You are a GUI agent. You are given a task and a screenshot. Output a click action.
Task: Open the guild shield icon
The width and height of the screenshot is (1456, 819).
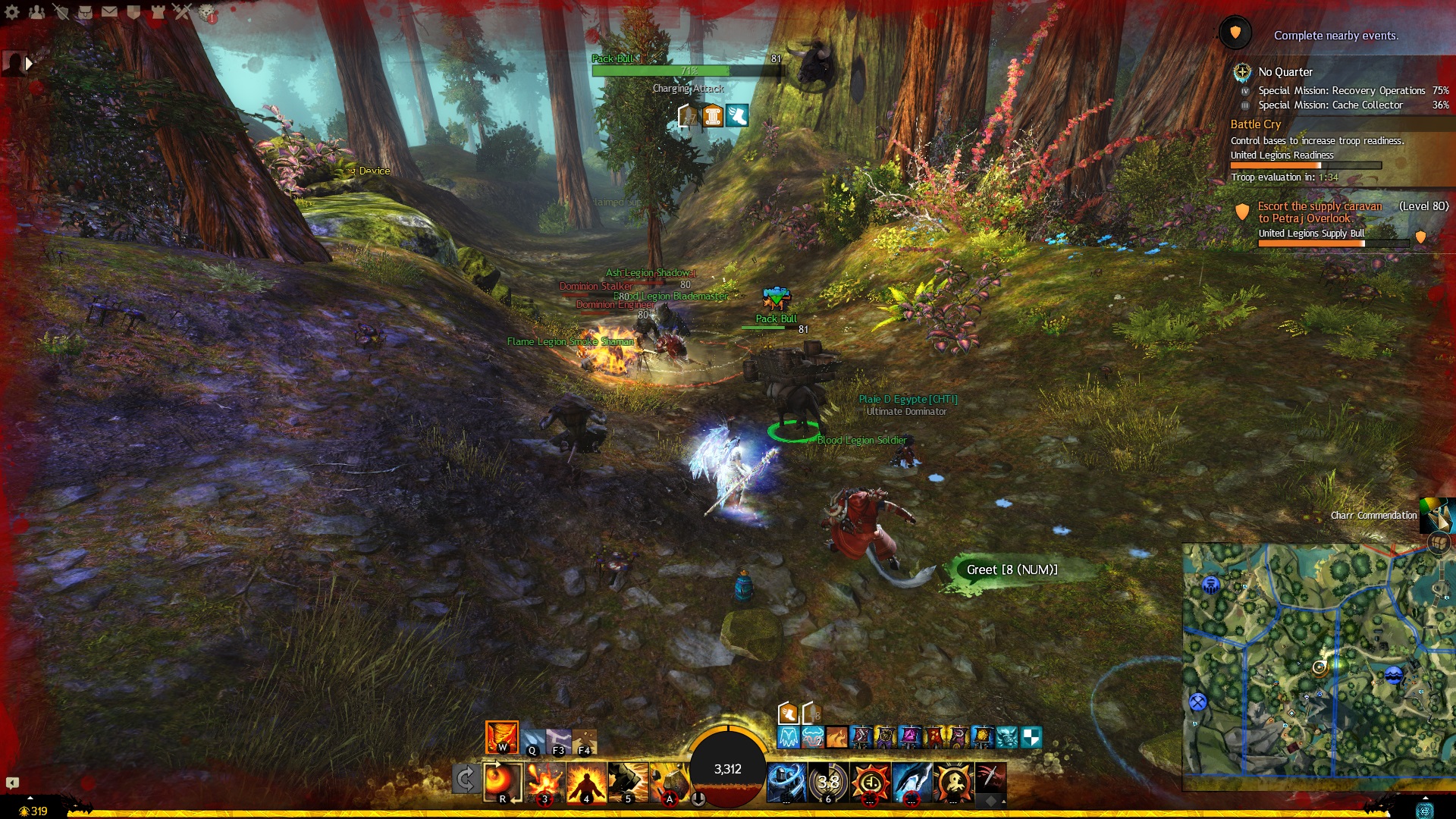tap(133, 11)
